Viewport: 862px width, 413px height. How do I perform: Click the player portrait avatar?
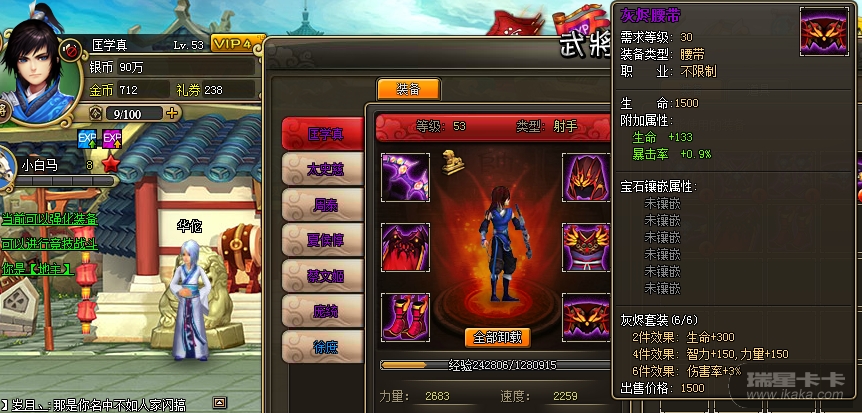30,58
